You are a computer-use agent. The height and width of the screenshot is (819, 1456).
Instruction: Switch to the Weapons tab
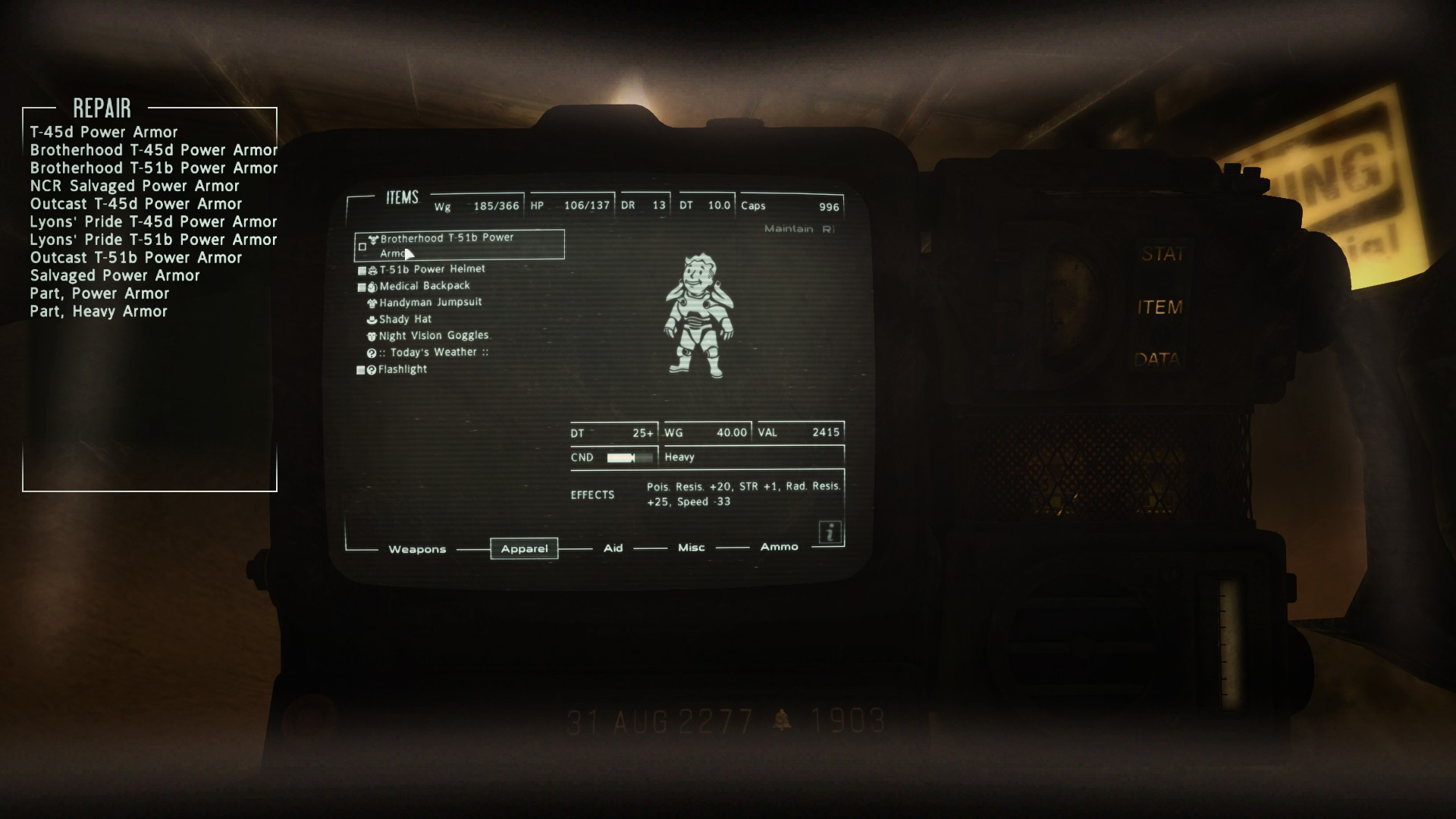tap(418, 549)
